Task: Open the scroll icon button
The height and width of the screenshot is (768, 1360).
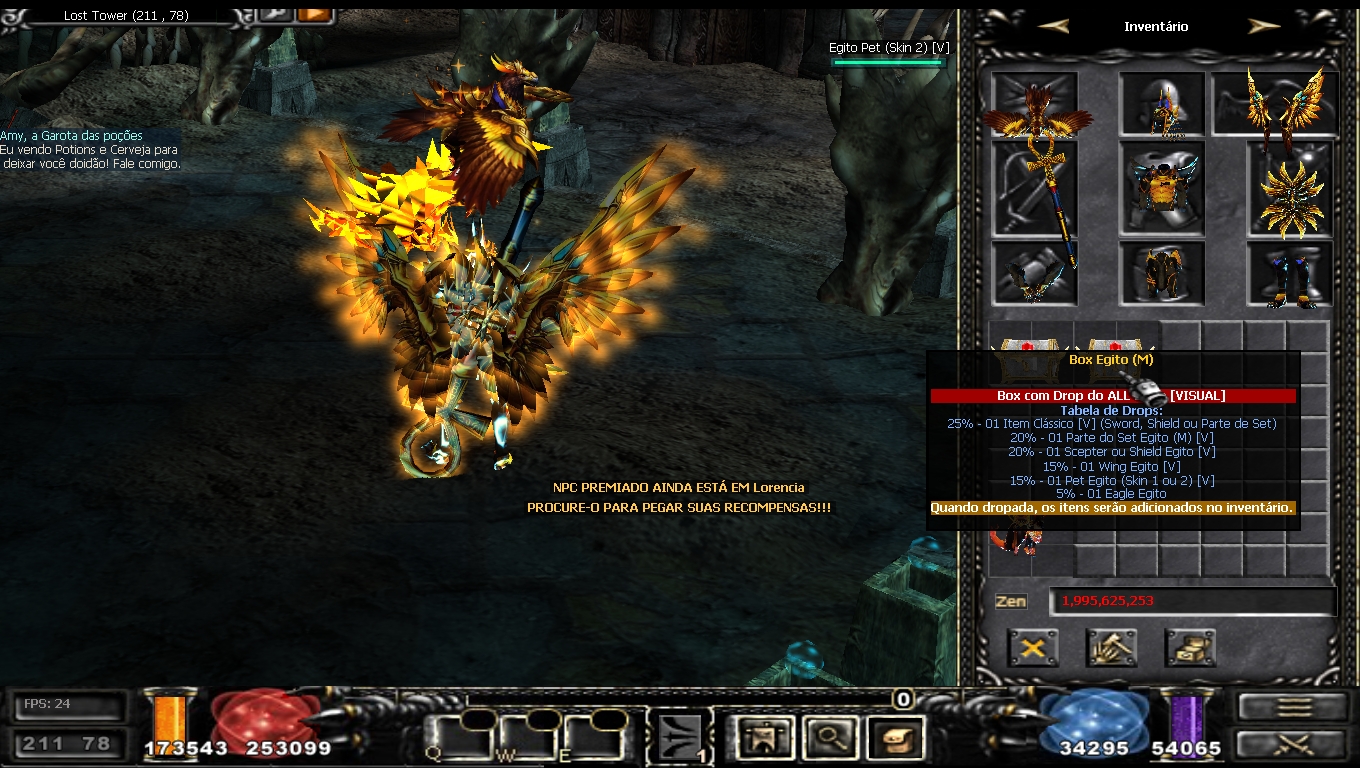Action: point(895,738)
